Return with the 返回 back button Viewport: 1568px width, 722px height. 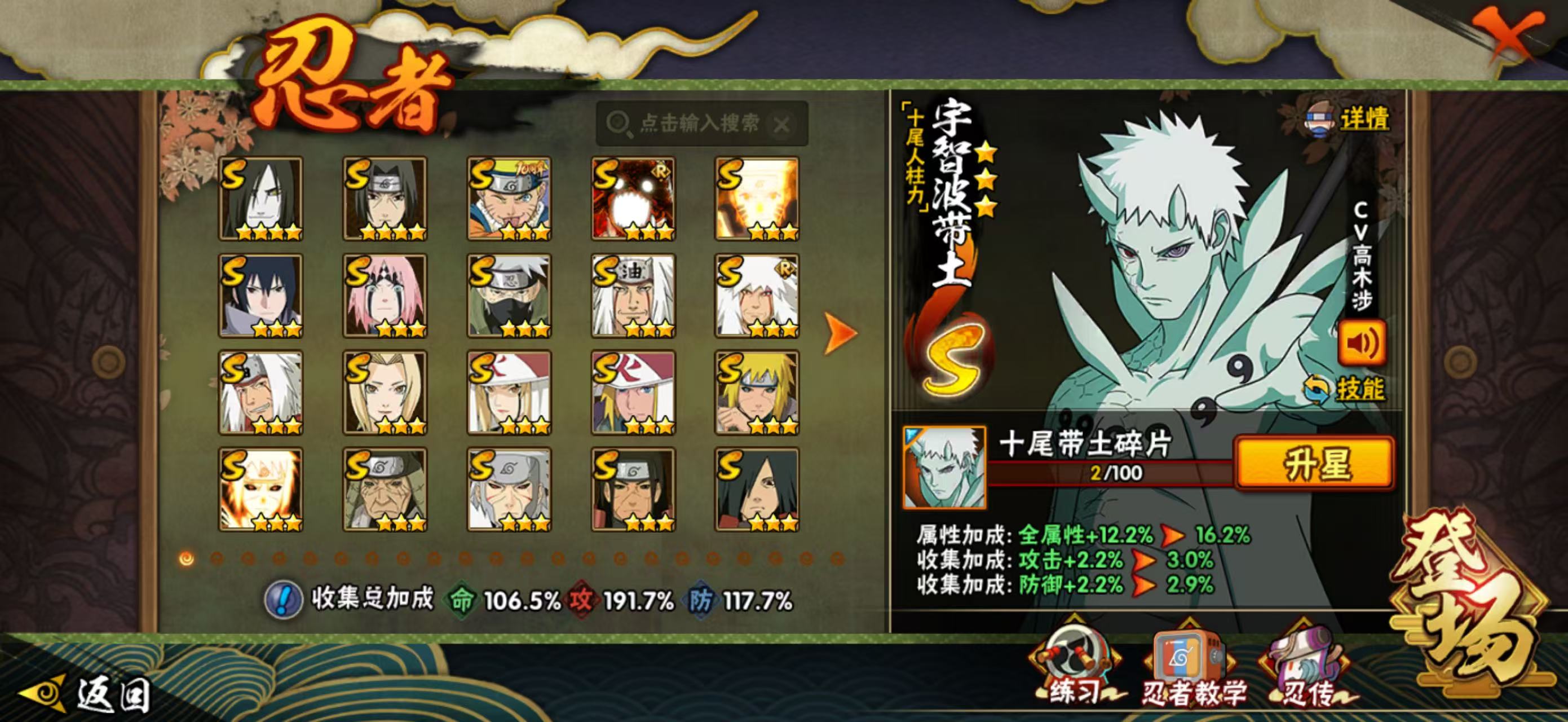coord(85,694)
